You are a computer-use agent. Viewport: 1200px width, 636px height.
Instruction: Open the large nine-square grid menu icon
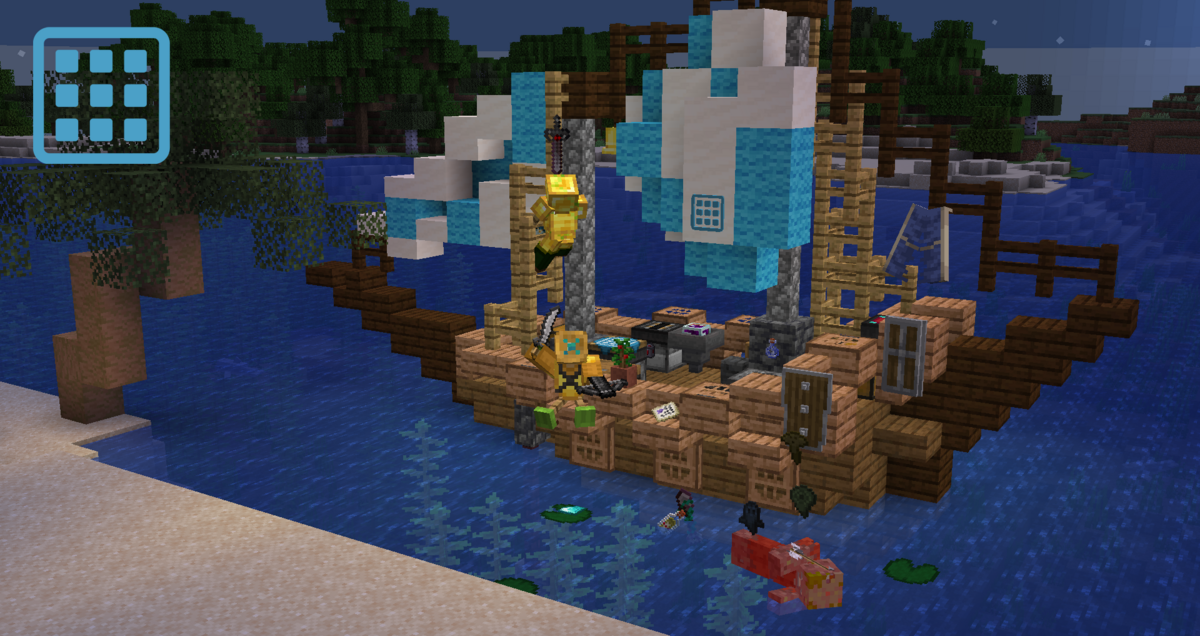[x=101, y=95]
